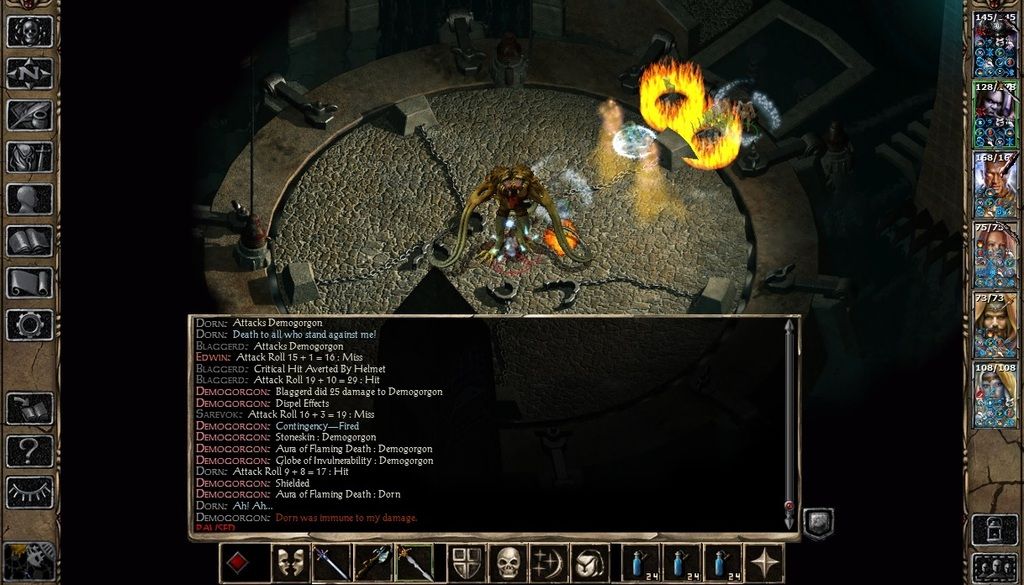This screenshot has width=1024, height=585.
Task: Click the question mark help button
Action: (x=30, y=451)
